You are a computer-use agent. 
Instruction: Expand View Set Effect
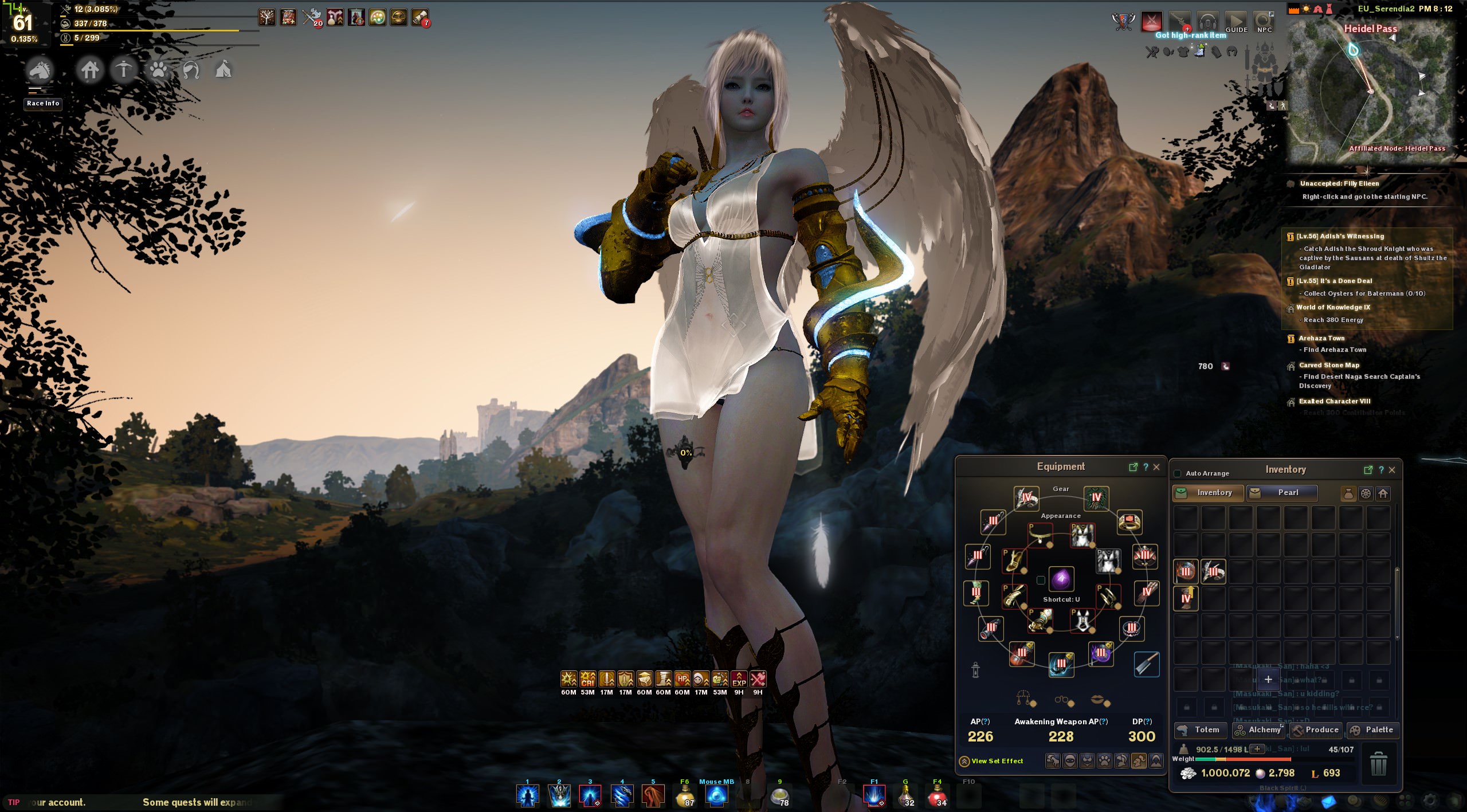[x=964, y=761]
